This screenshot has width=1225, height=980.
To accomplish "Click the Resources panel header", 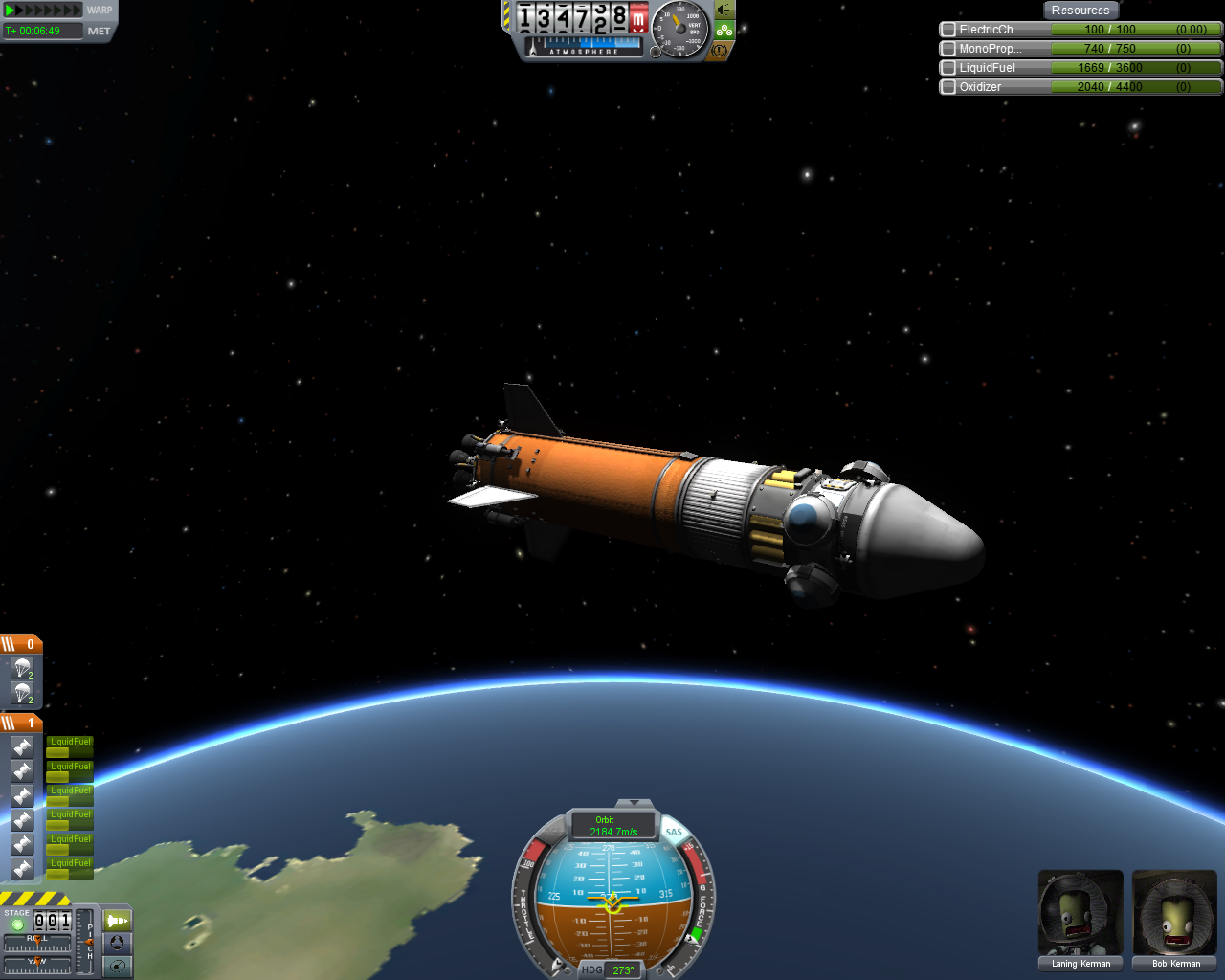I will (x=1080, y=11).
